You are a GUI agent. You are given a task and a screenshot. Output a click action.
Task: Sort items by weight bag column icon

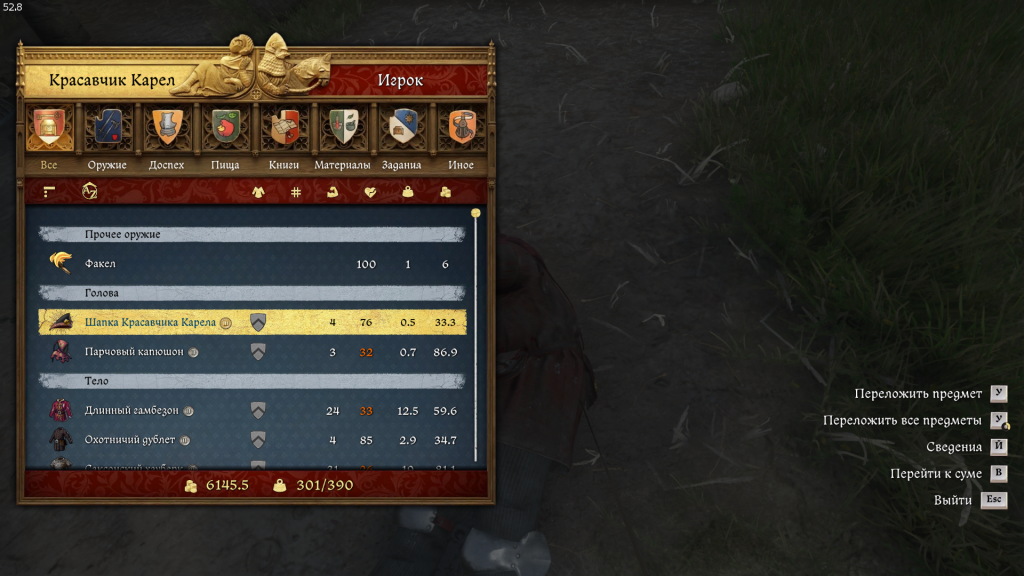(x=407, y=192)
